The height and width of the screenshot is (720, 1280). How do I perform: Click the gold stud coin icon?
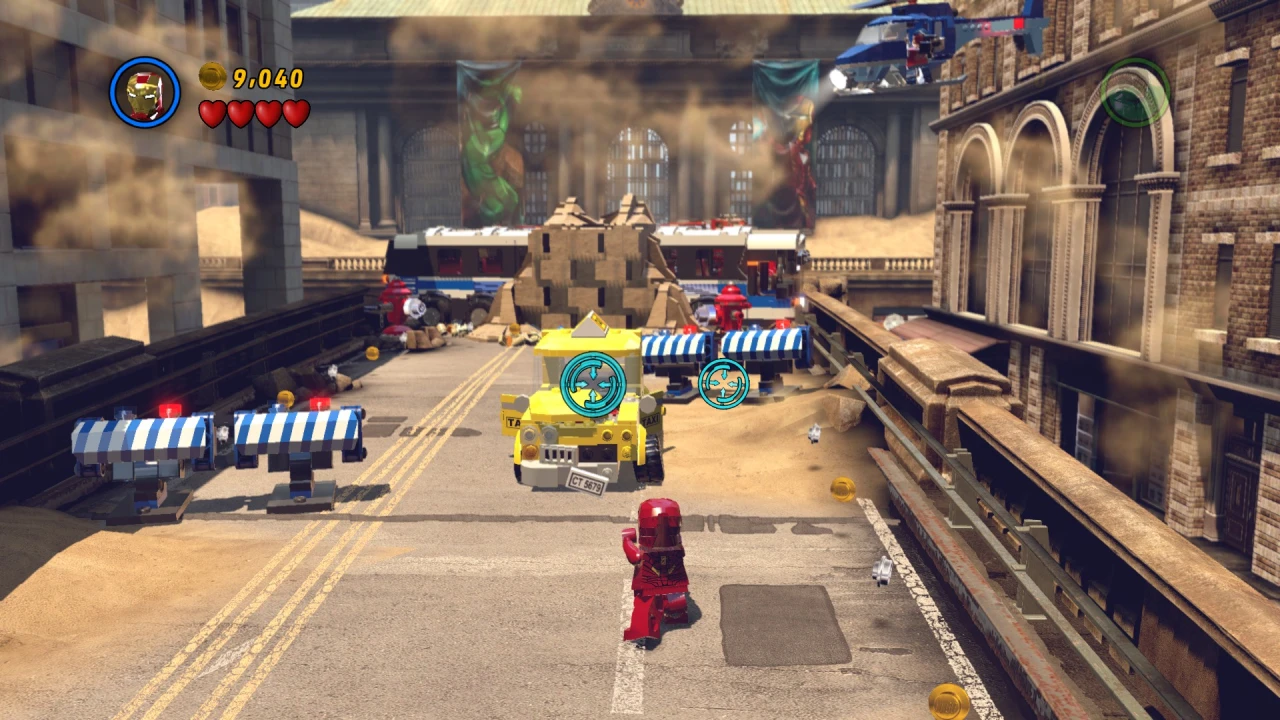(x=210, y=79)
